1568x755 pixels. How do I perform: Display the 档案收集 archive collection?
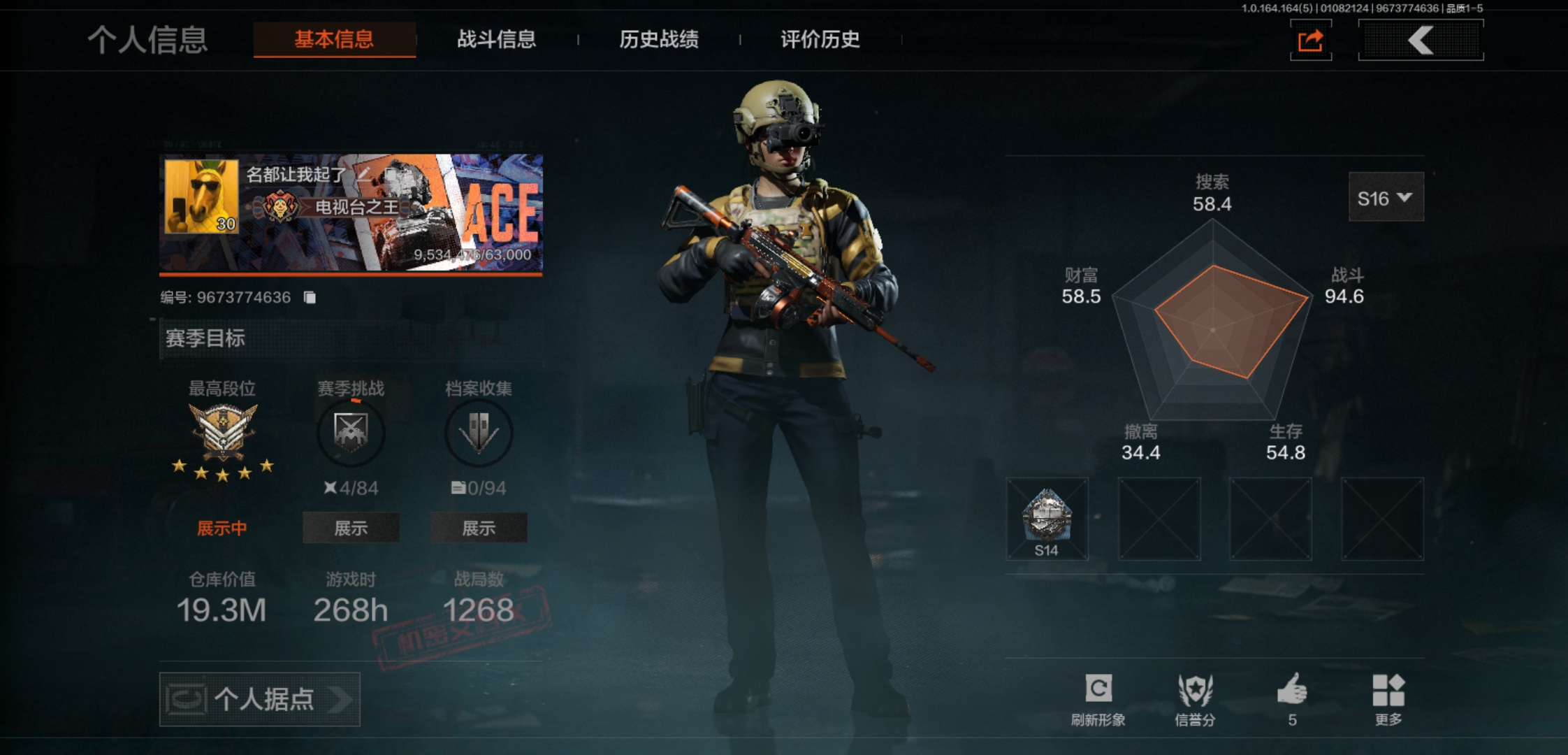(x=479, y=528)
